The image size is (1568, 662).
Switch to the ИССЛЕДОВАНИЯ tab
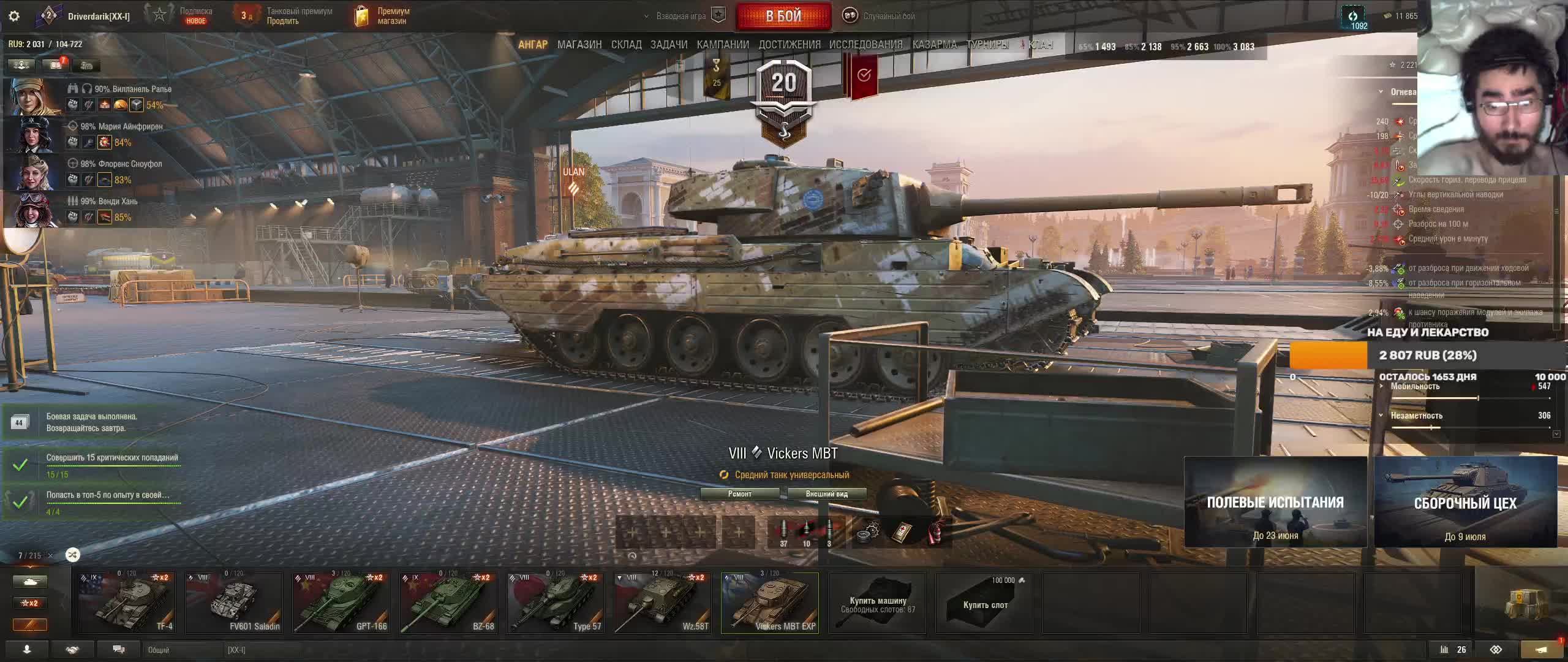point(865,45)
